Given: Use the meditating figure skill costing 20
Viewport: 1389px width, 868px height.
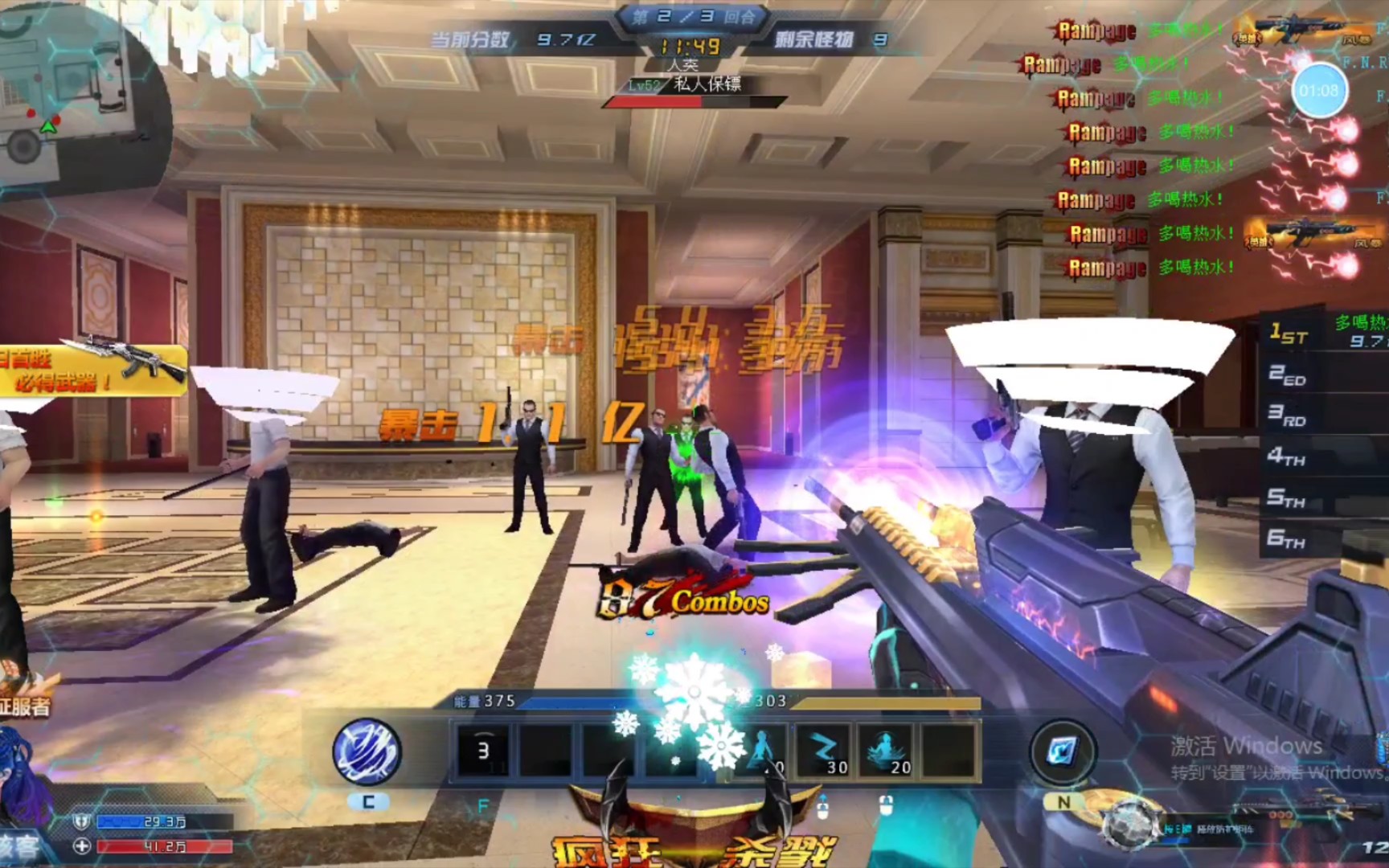Looking at the screenshot, I should 887,751.
